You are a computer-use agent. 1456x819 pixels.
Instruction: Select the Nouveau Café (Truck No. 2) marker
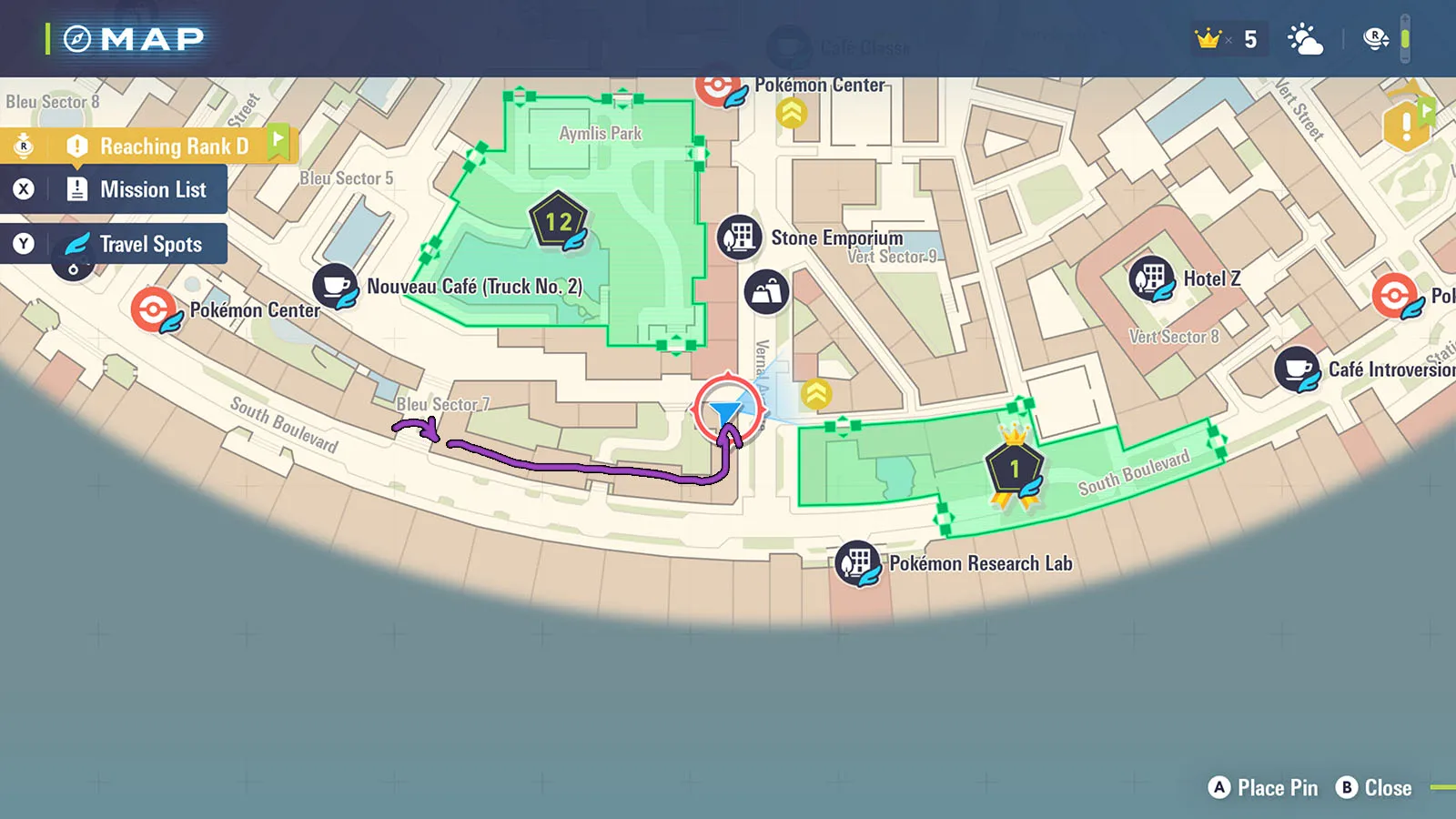coord(335,286)
